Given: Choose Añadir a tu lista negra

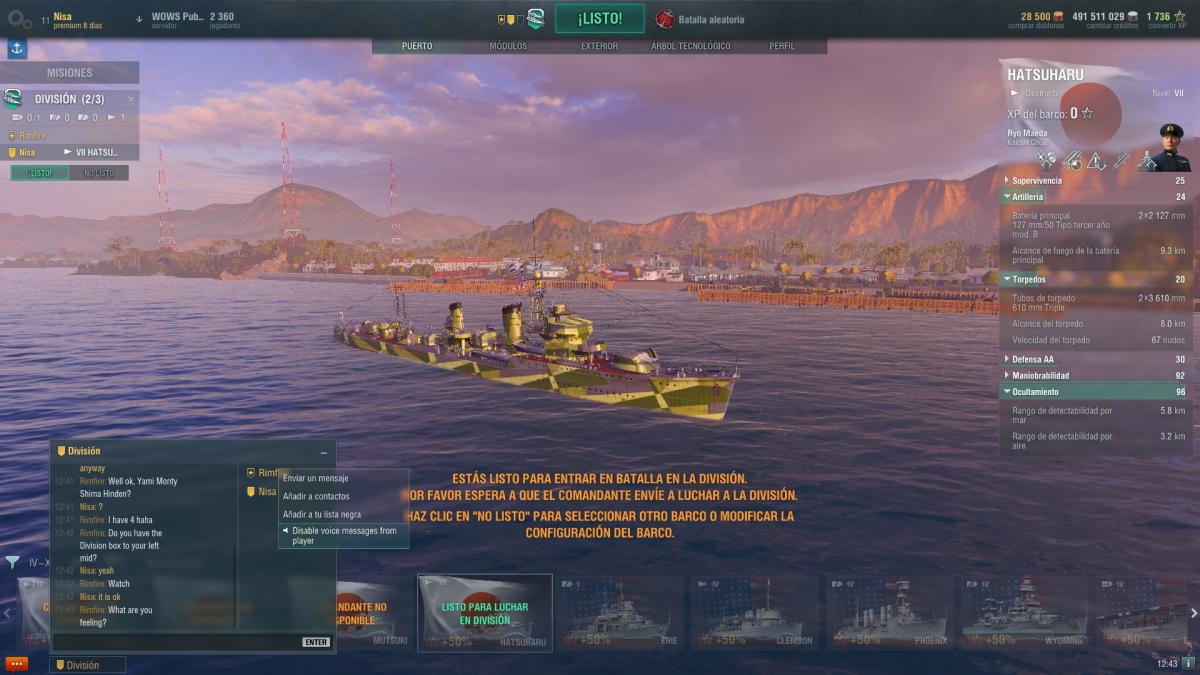Looking at the screenshot, I should point(322,514).
